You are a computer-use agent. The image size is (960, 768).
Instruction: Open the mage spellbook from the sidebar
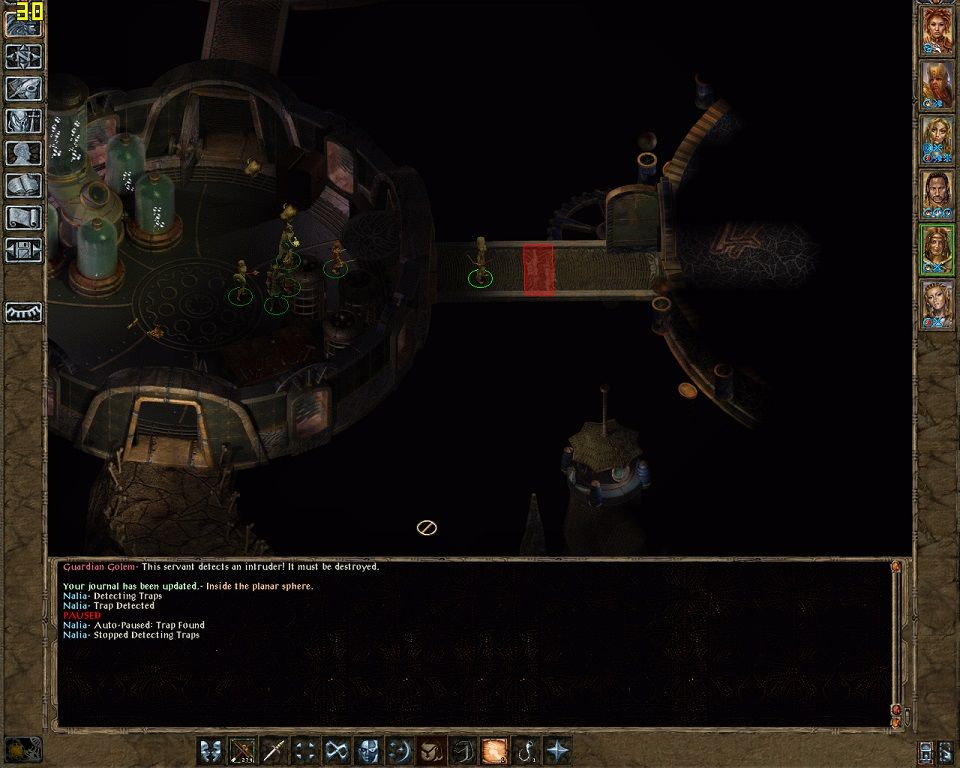[23, 185]
